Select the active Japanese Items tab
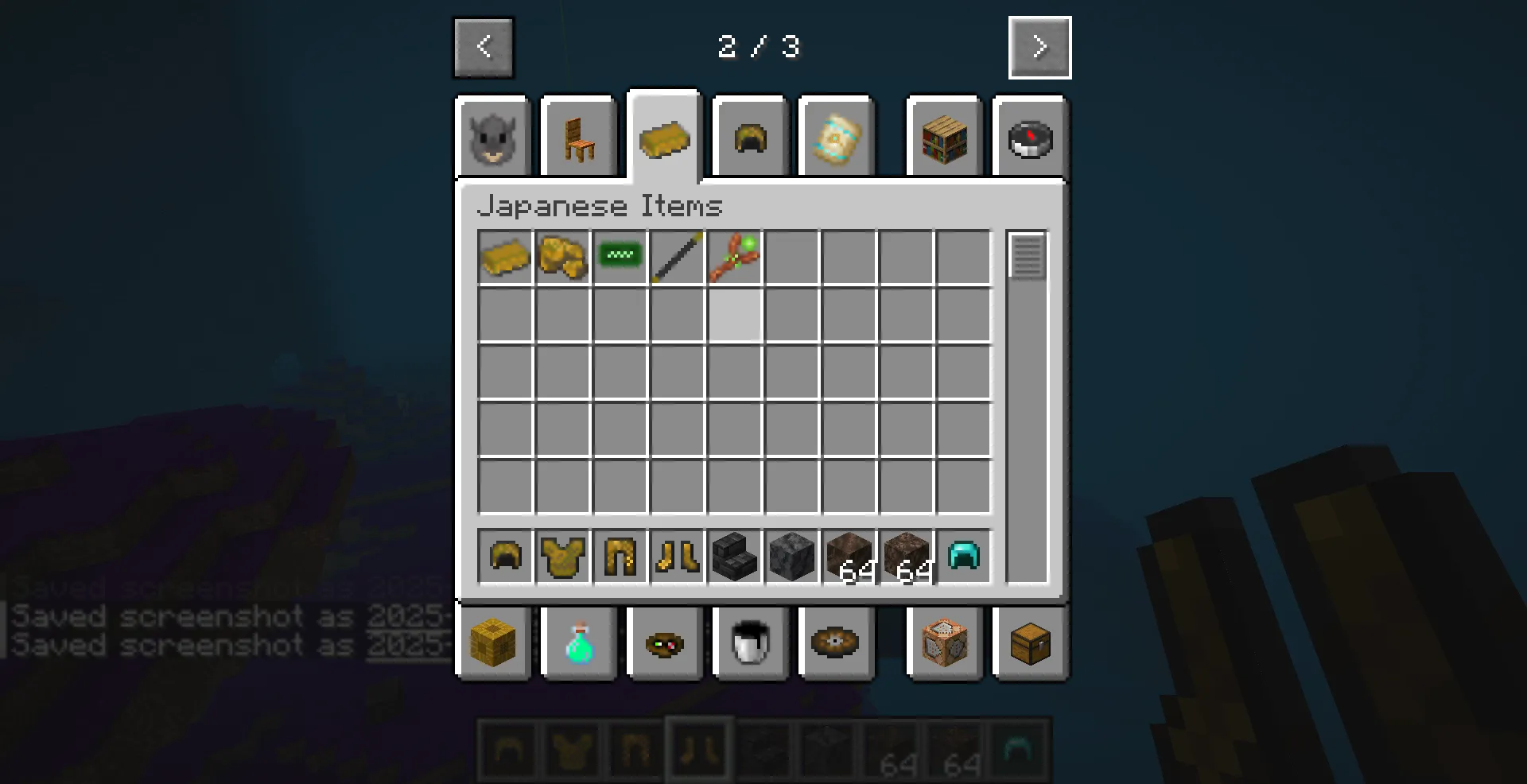The width and height of the screenshot is (1527, 784). [664, 137]
